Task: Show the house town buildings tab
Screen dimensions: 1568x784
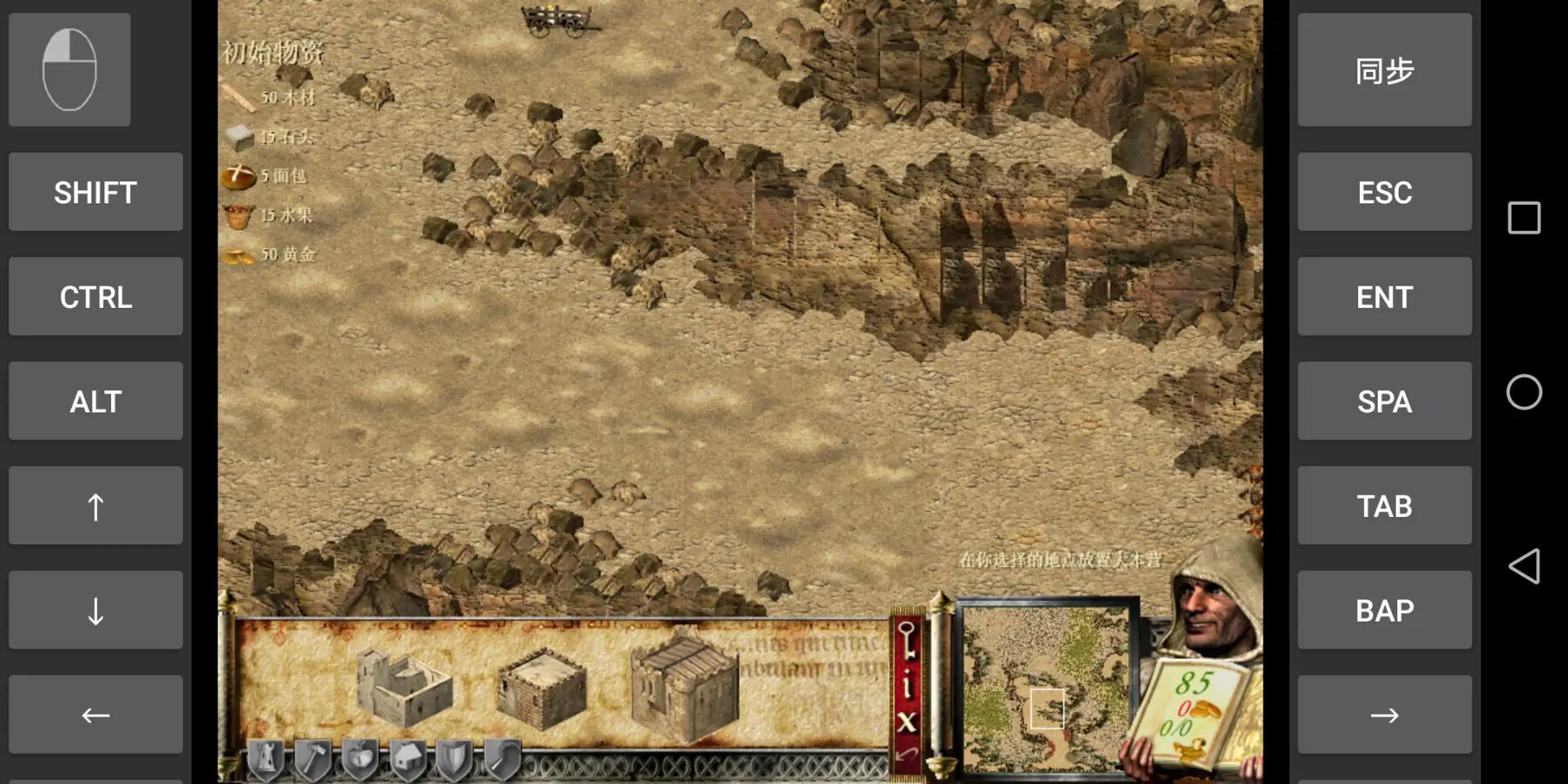Action: (408, 759)
